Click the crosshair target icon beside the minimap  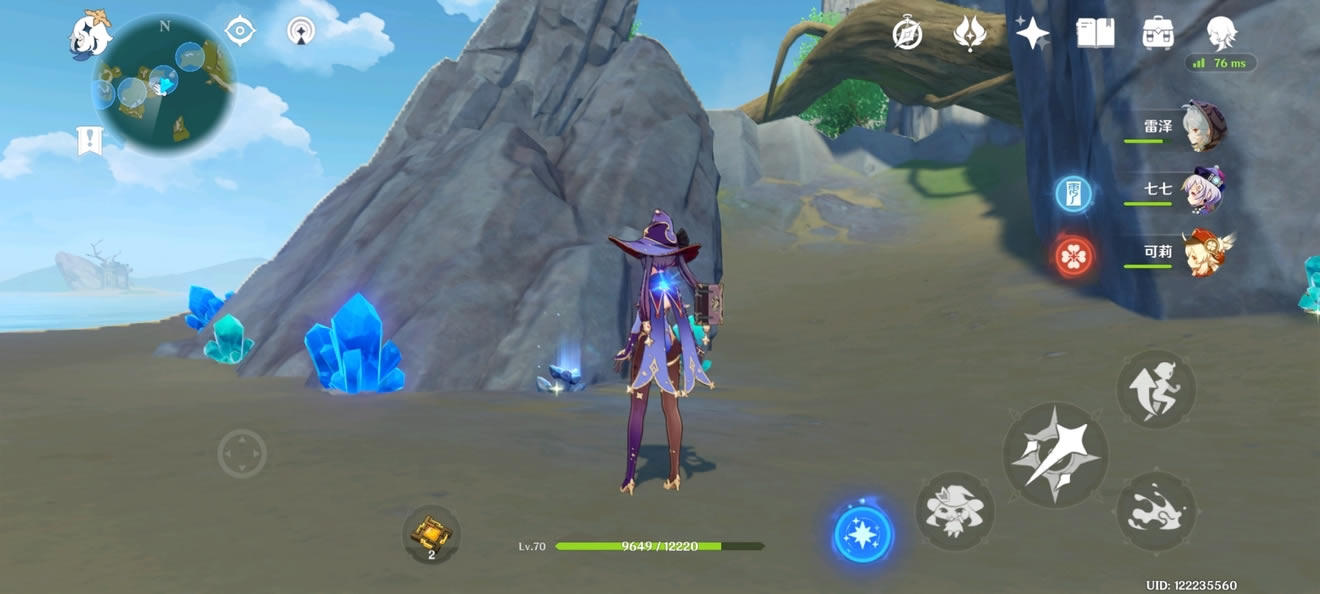click(240, 31)
